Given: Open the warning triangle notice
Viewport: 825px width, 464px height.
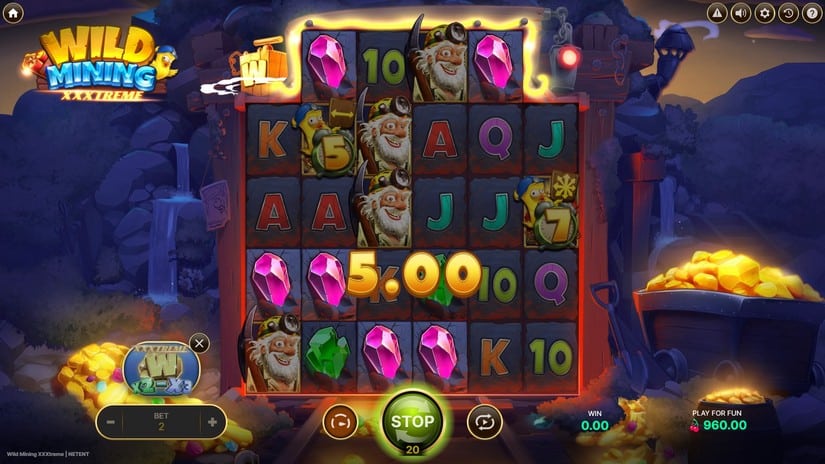Looking at the screenshot, I should 717,12.
